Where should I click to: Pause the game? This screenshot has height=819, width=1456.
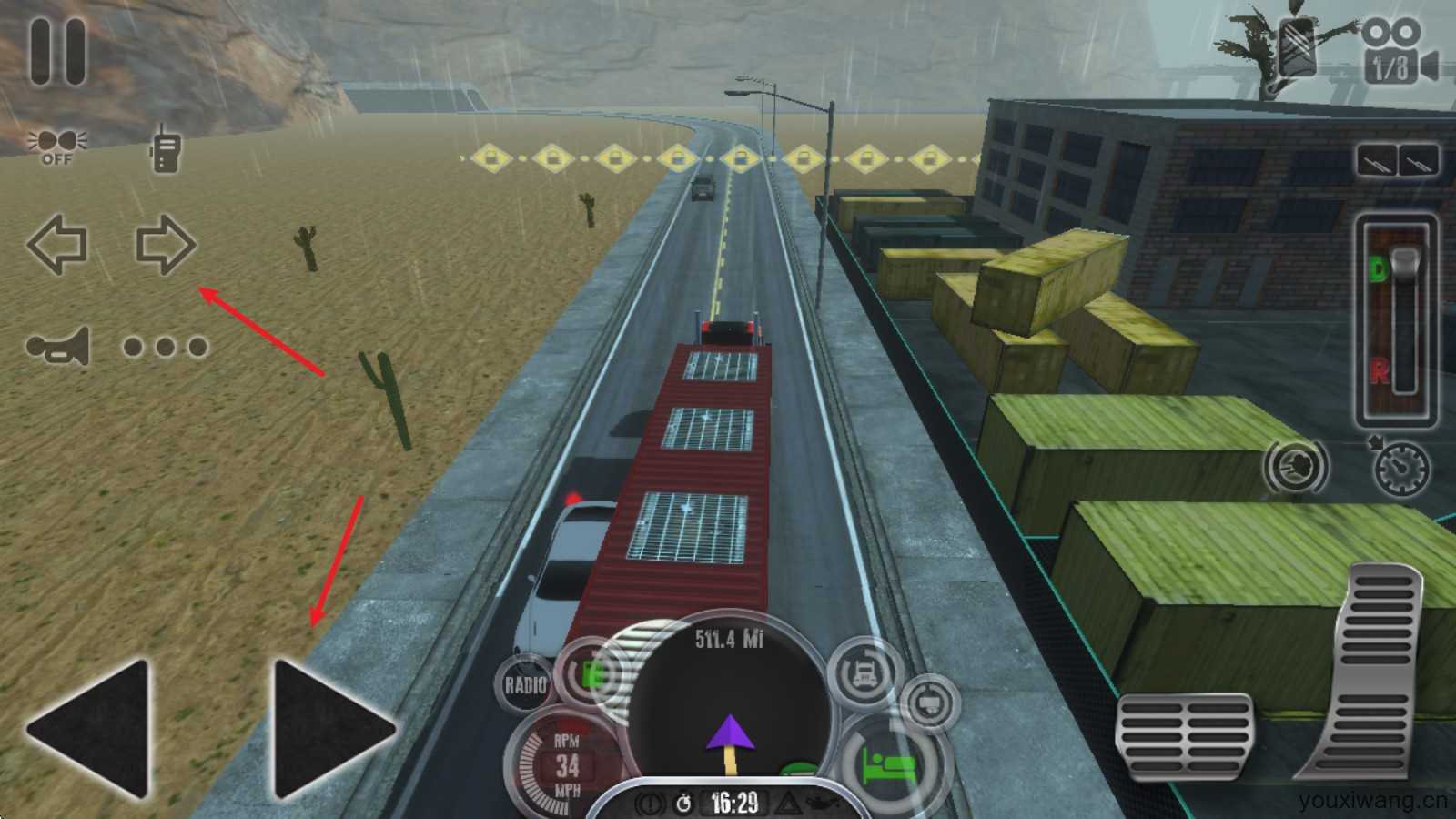(58, 52)
